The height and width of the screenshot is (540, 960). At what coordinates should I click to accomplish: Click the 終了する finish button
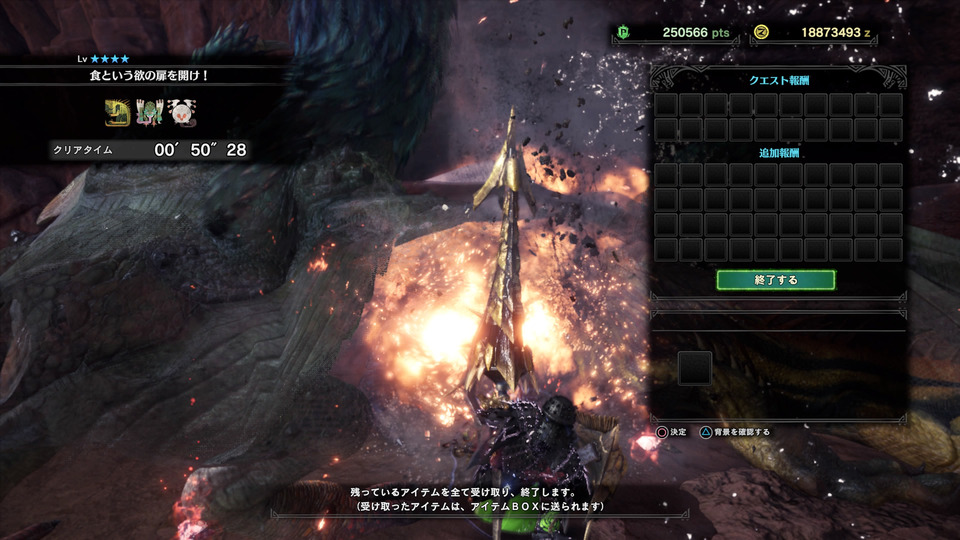[x=776, y=280]
